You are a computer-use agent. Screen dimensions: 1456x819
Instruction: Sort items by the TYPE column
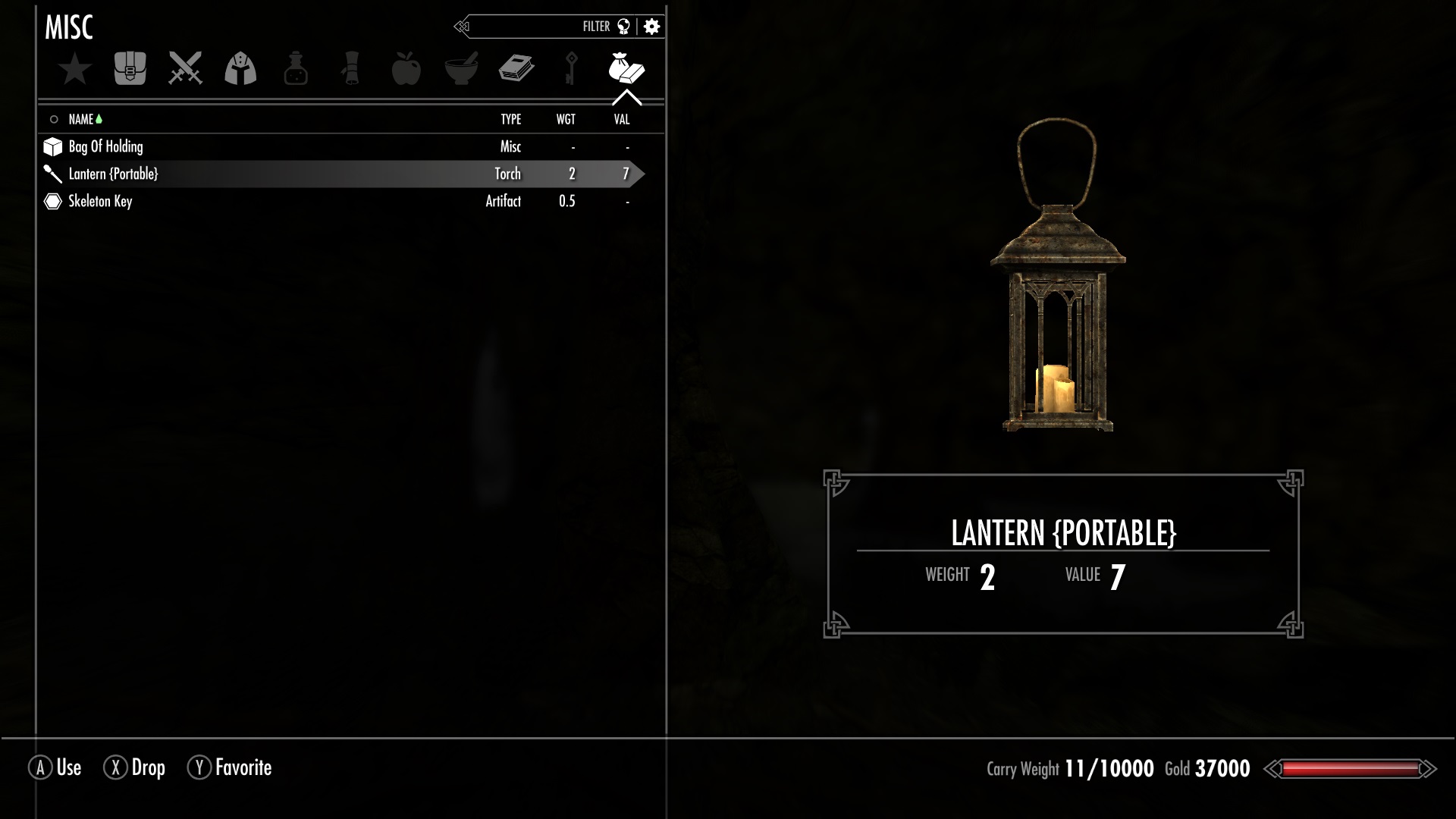pyautogui.click(x=510, y=119)
